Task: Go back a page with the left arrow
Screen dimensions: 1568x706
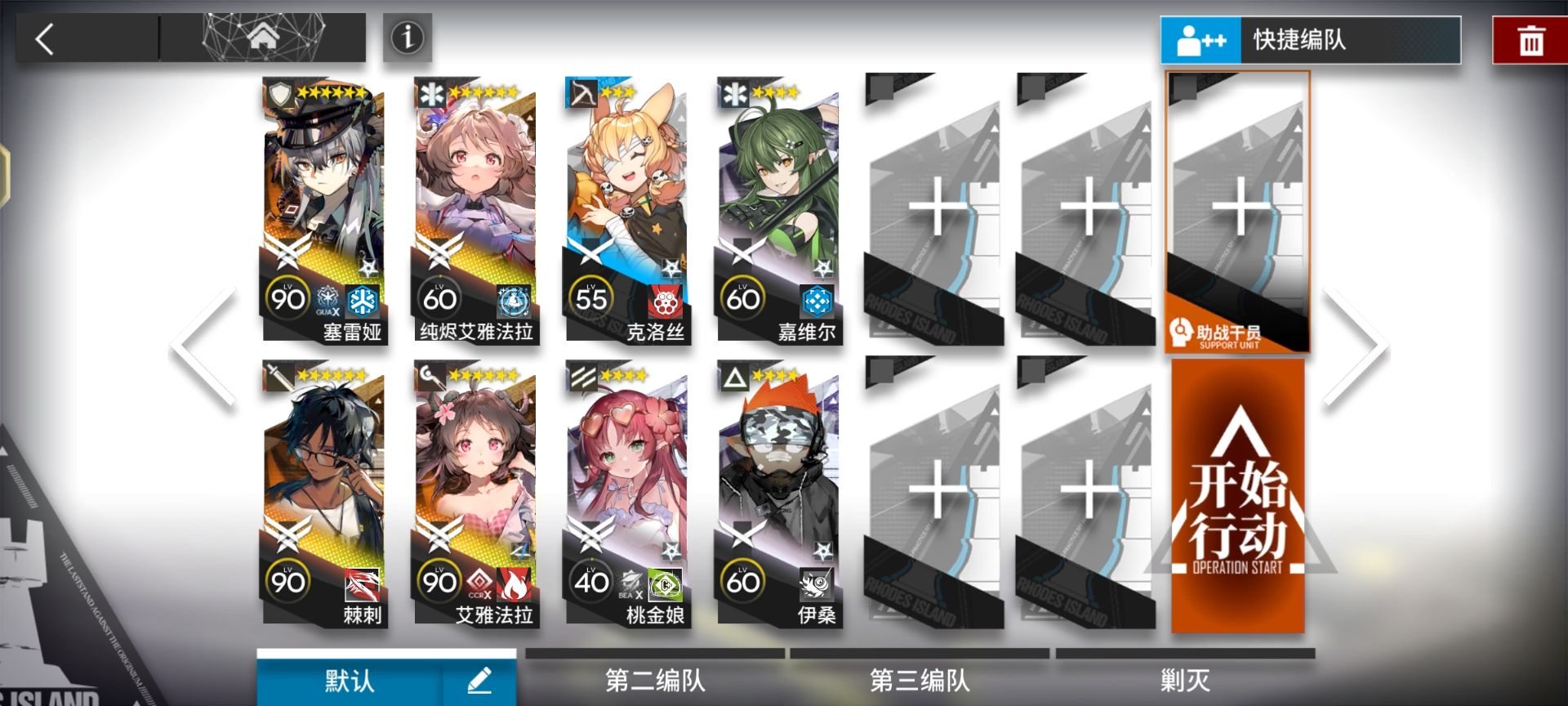Action: coord(196,343)
